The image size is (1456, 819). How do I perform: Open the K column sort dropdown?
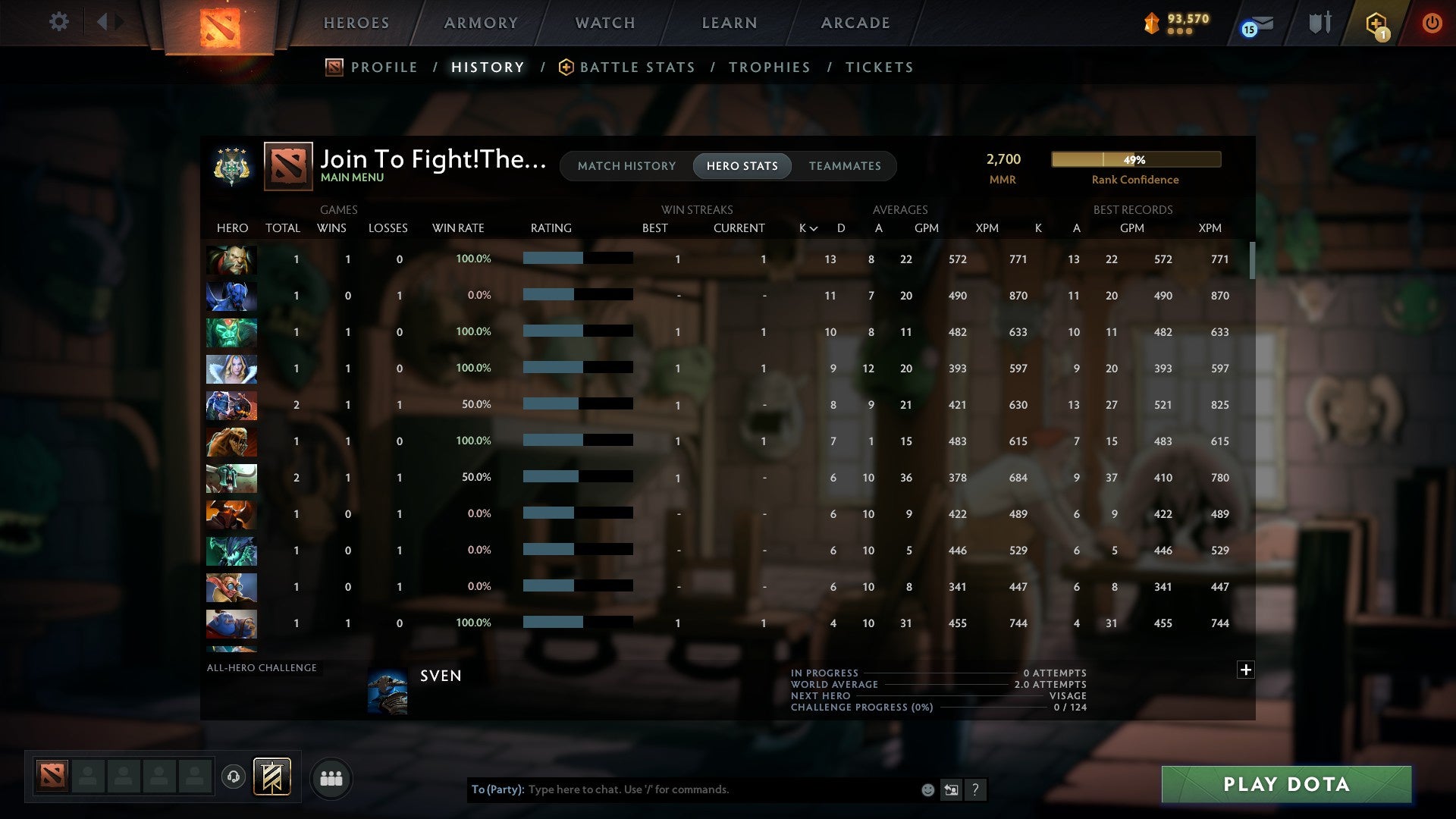click(x=806, y=227)
